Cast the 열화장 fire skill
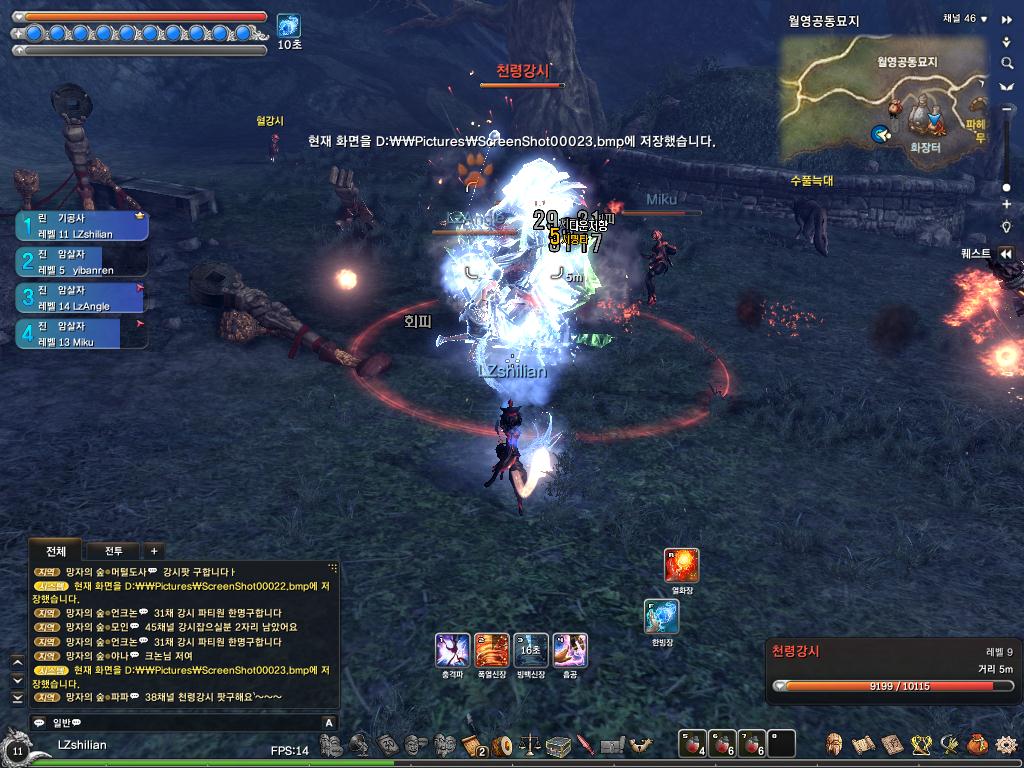The image size is (1024, 768). [x=682, y=566]
